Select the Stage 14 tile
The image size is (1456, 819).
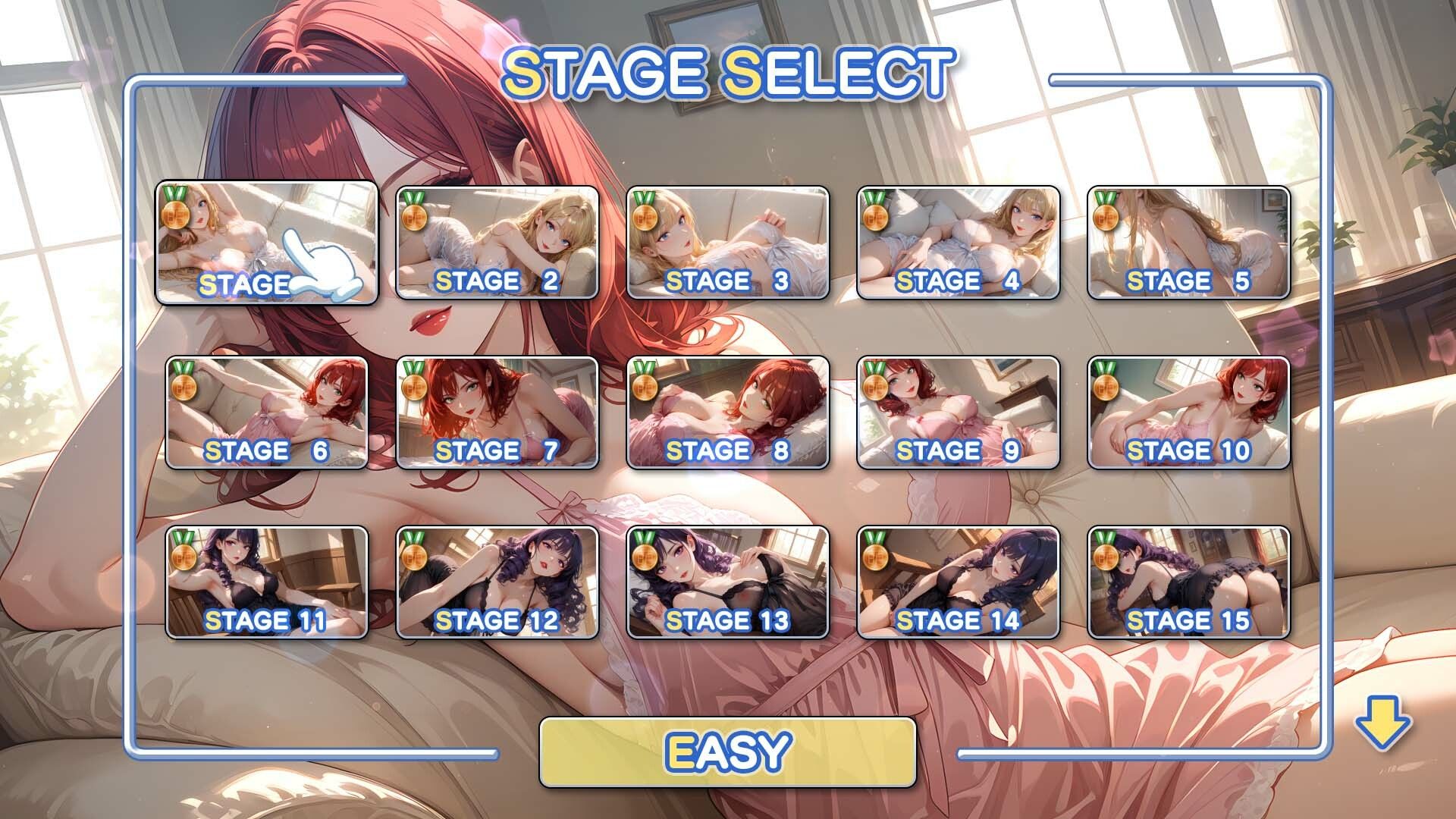(x=958, y=582)
